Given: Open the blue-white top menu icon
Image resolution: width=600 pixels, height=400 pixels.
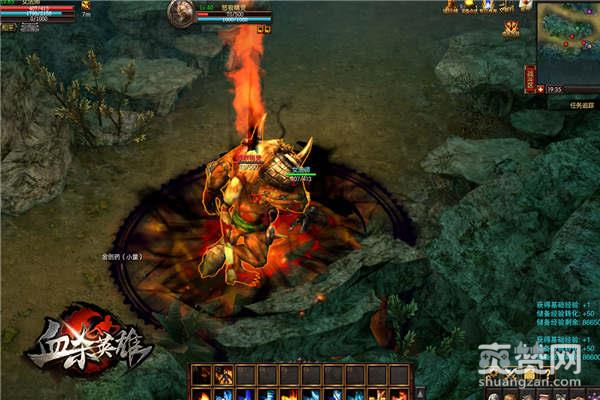Looking at the screenshot, I should (x=487, y=5).
